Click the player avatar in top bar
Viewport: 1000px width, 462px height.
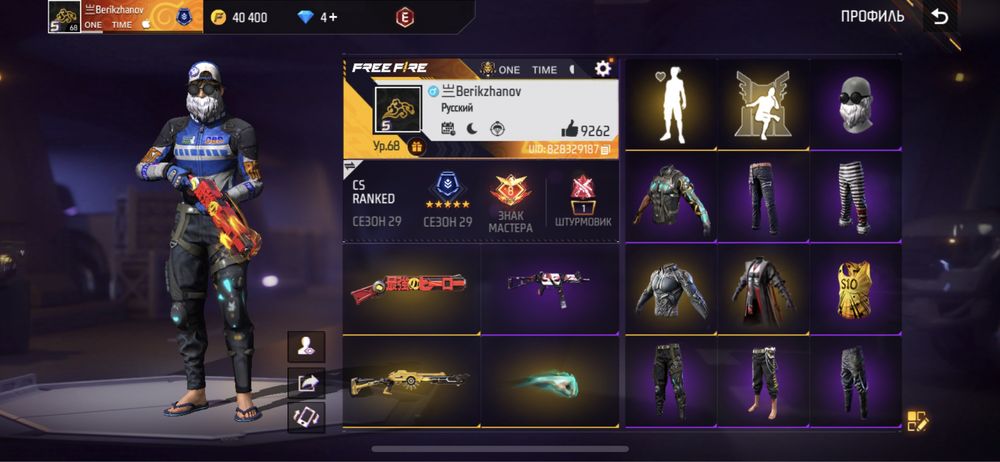[x=64, y=16]
